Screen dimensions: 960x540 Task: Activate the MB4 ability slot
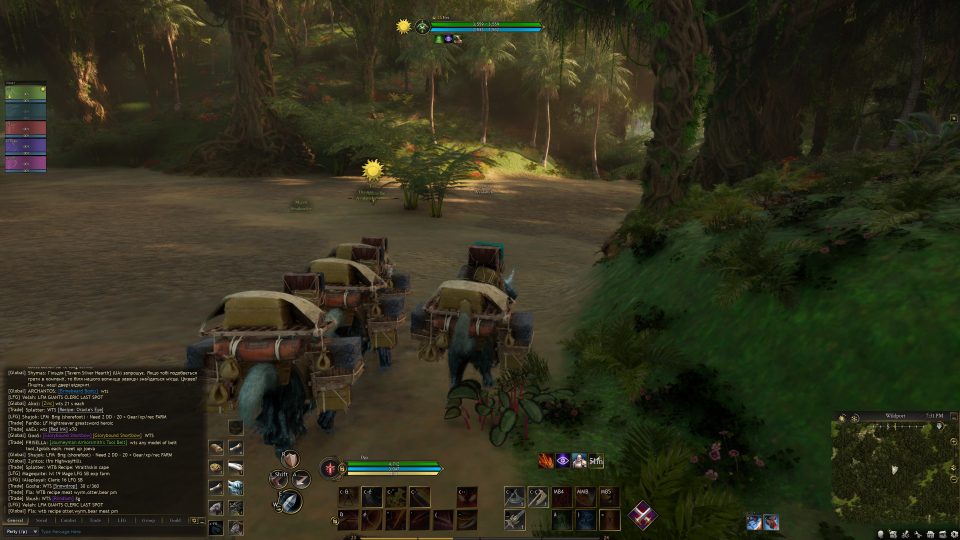click(560, 495)
